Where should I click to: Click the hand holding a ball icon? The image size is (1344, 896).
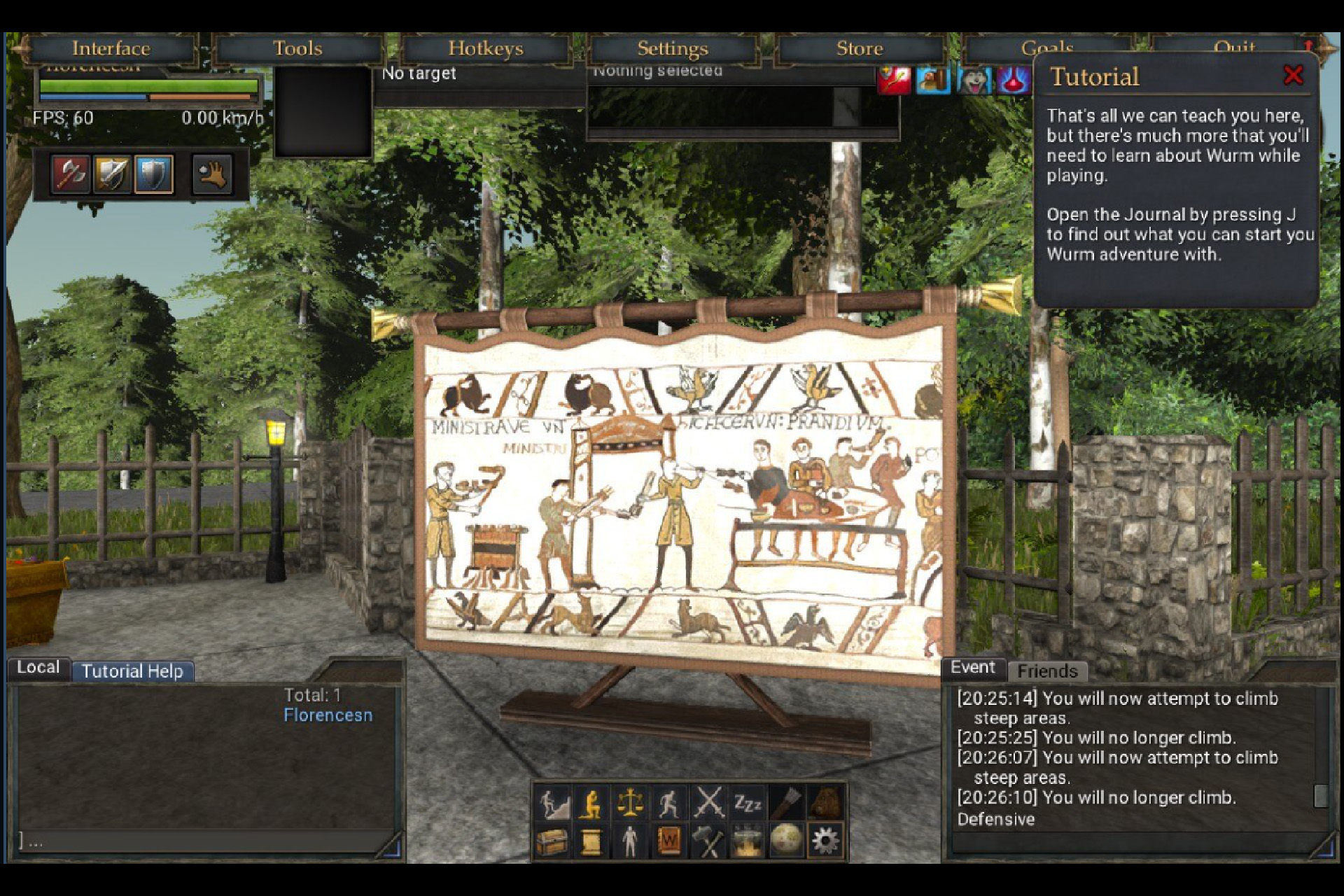[x=211, y=174]
